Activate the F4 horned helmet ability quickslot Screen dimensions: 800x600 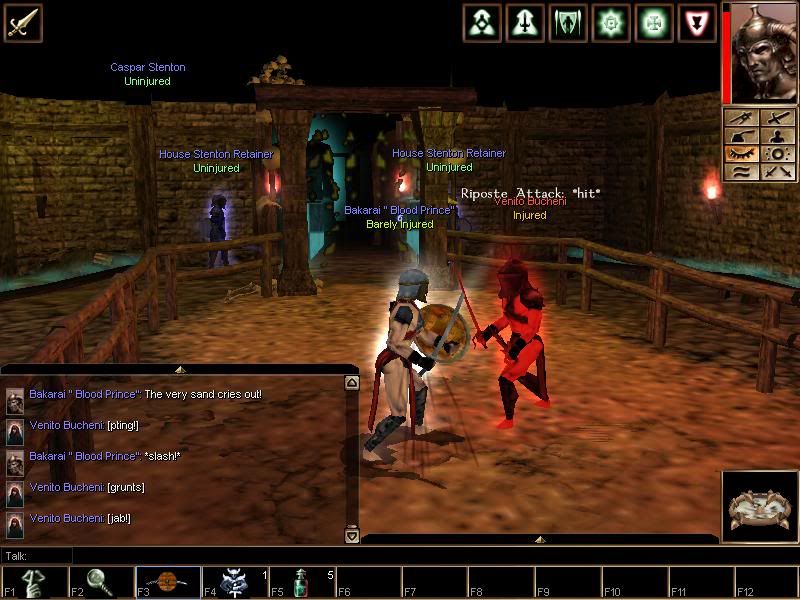[234, 583]
